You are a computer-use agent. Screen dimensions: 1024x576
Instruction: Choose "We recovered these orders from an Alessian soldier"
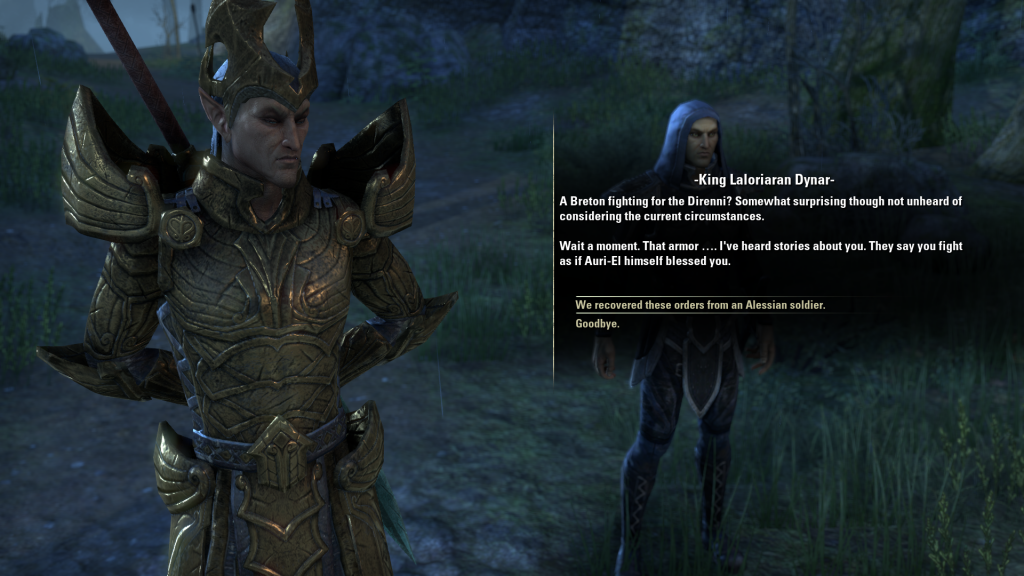click(x=700, y=305)
